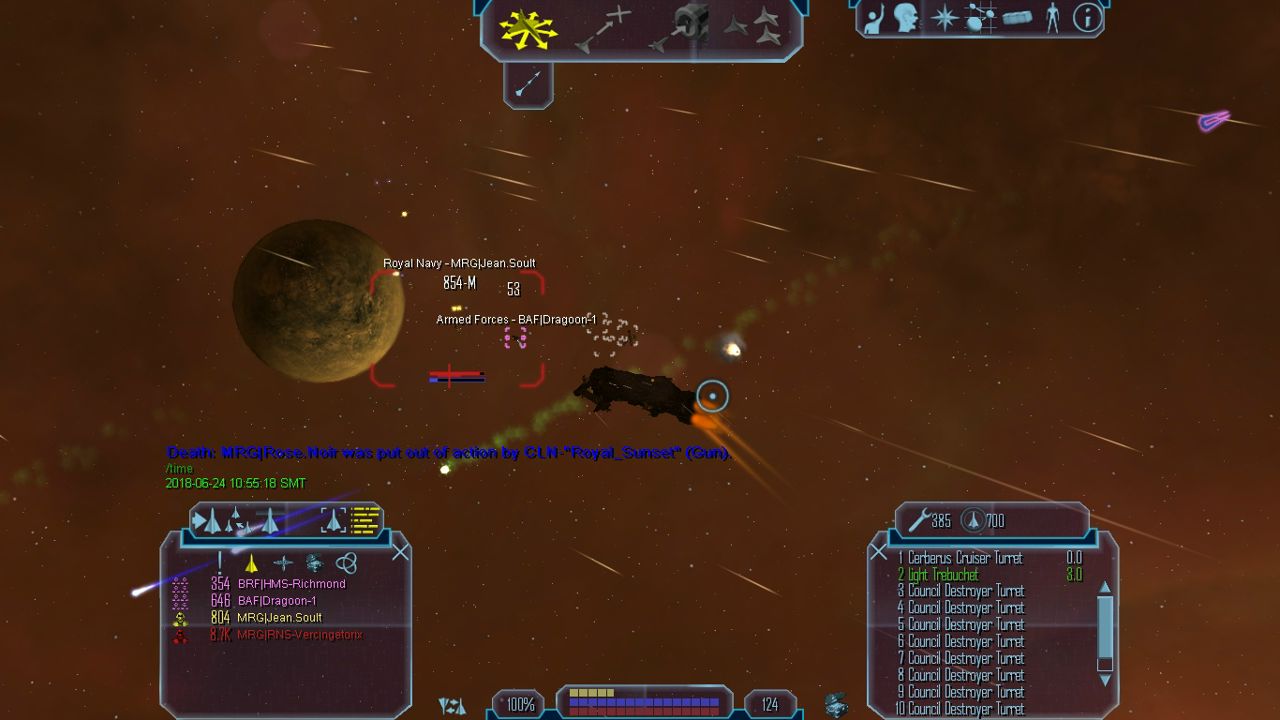1280x720 pixels.
Task: Select BRF|HMS-Richmond in contact list
Action: coord(291,584)
